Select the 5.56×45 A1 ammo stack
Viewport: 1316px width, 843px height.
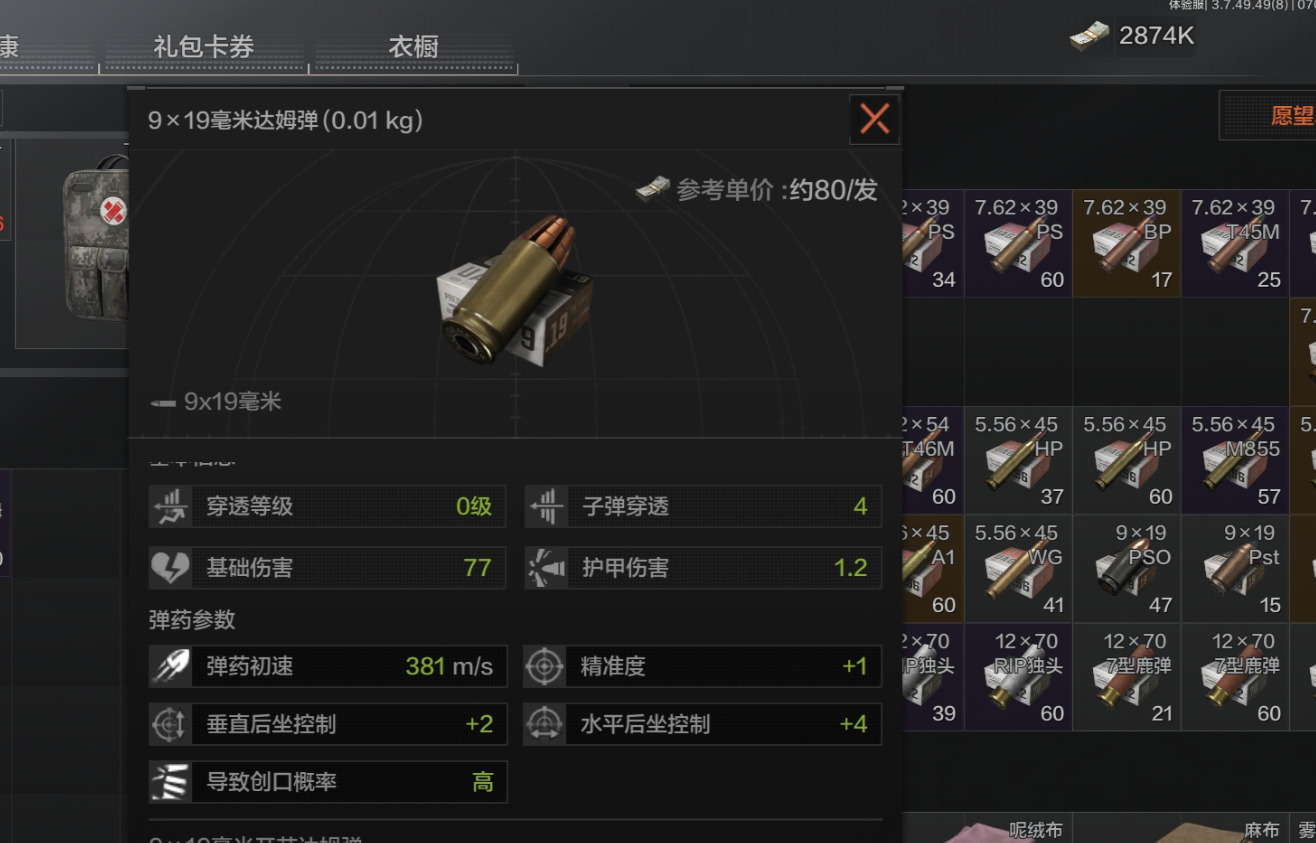tap(933, 568)
